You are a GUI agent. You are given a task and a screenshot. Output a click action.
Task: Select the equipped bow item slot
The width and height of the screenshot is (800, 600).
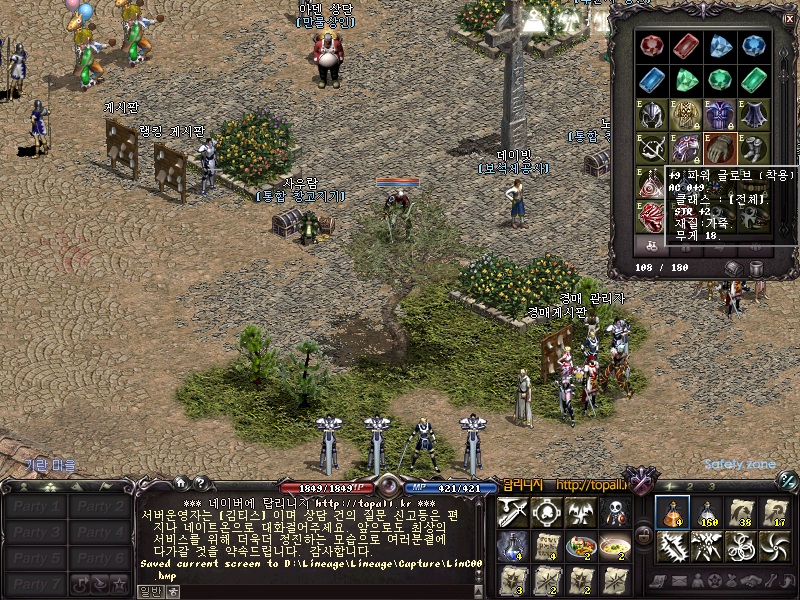[x=652, y=149]
